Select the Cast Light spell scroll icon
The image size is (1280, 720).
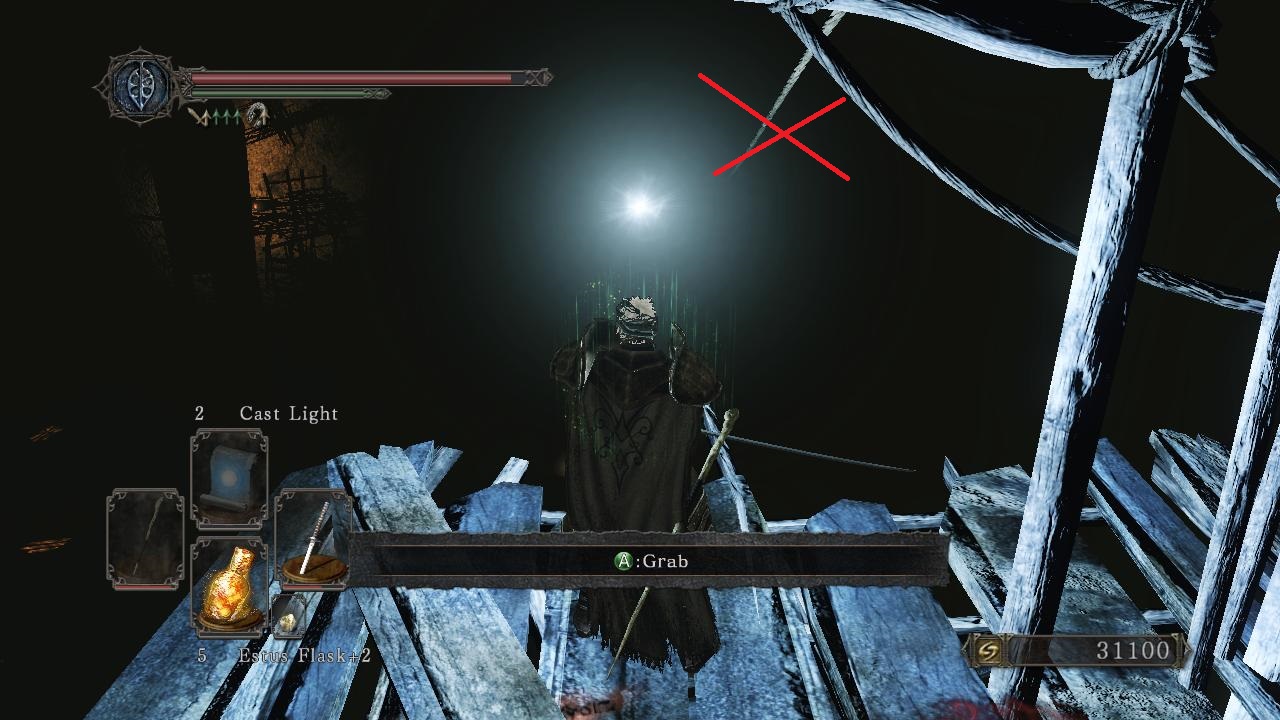[x=227, y=477]
